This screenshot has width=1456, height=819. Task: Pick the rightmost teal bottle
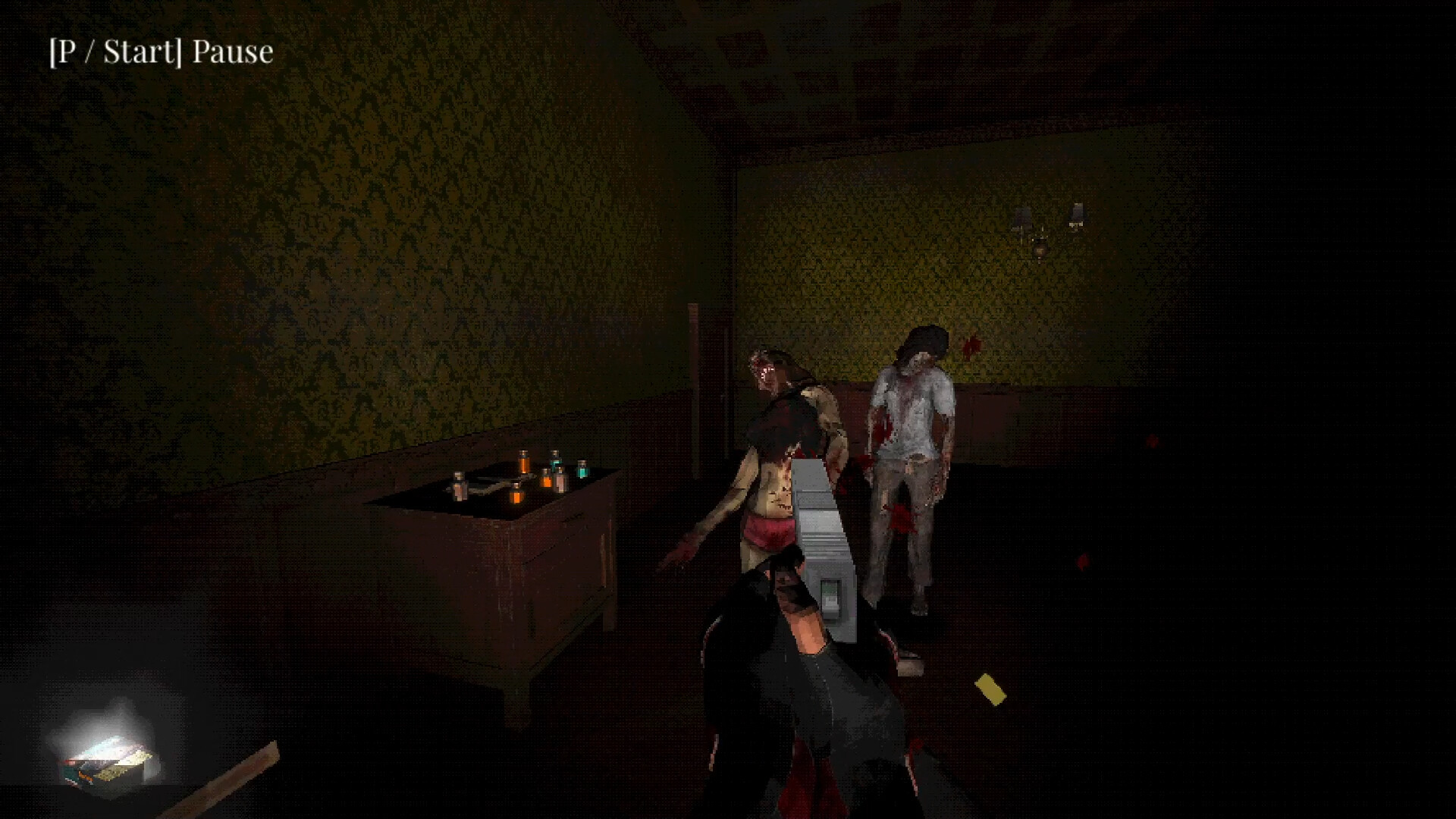pos(582,470)
